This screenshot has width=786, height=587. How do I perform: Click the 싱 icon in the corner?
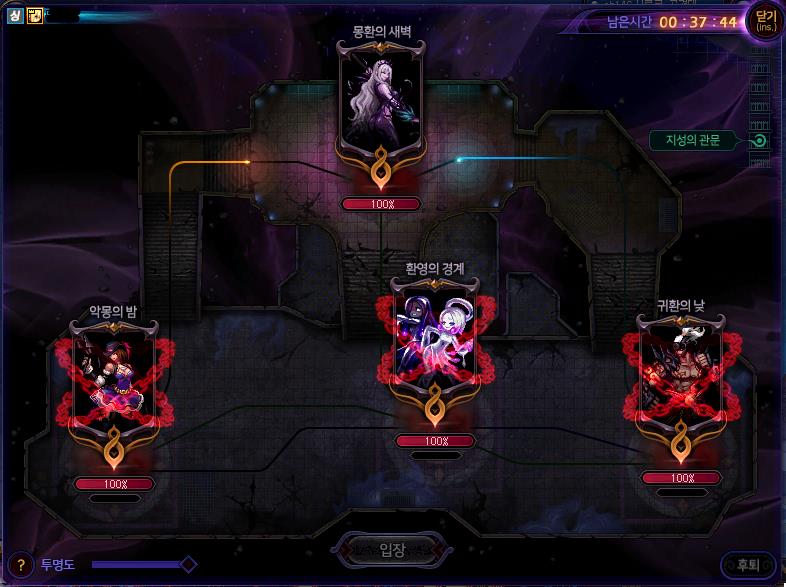tap(16, 16)
